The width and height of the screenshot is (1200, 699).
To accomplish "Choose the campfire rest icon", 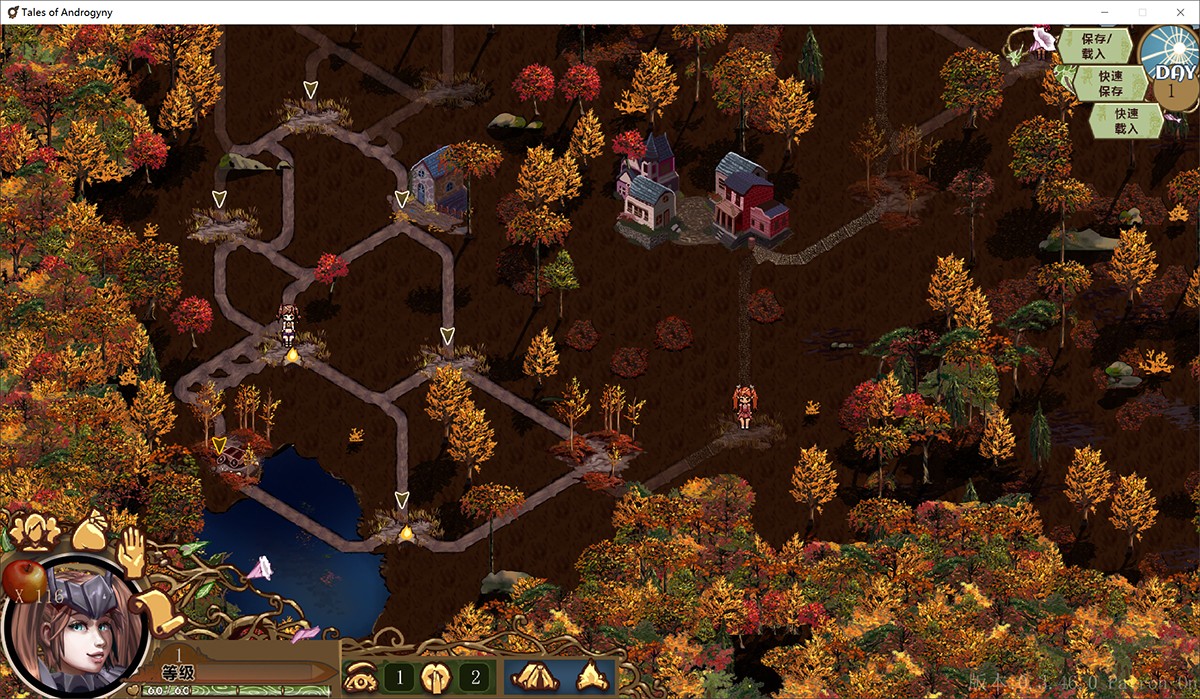I will [x=593, y=676].
